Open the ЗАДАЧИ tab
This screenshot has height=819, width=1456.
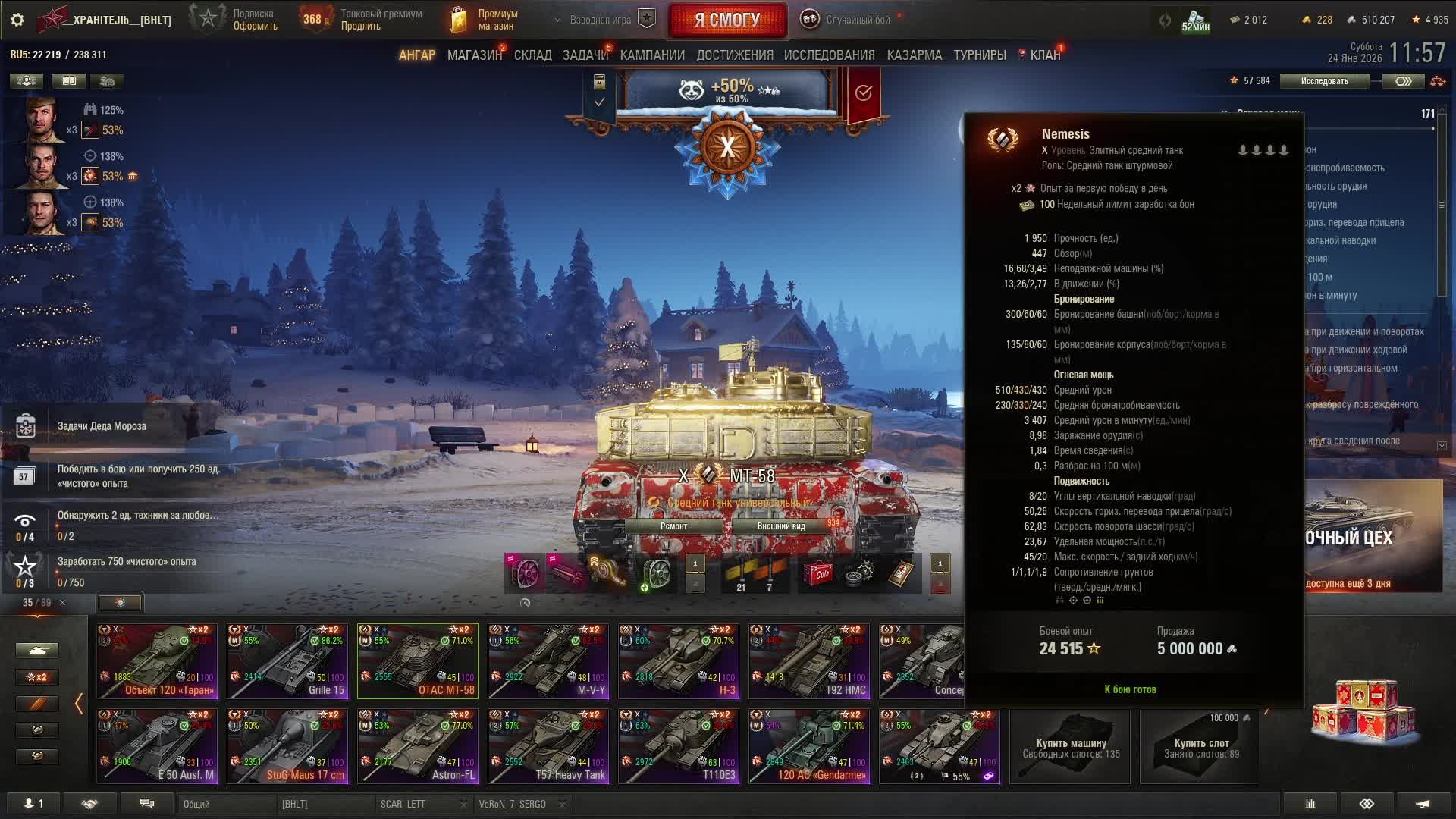pyautogui.click(x=585, y=55)
